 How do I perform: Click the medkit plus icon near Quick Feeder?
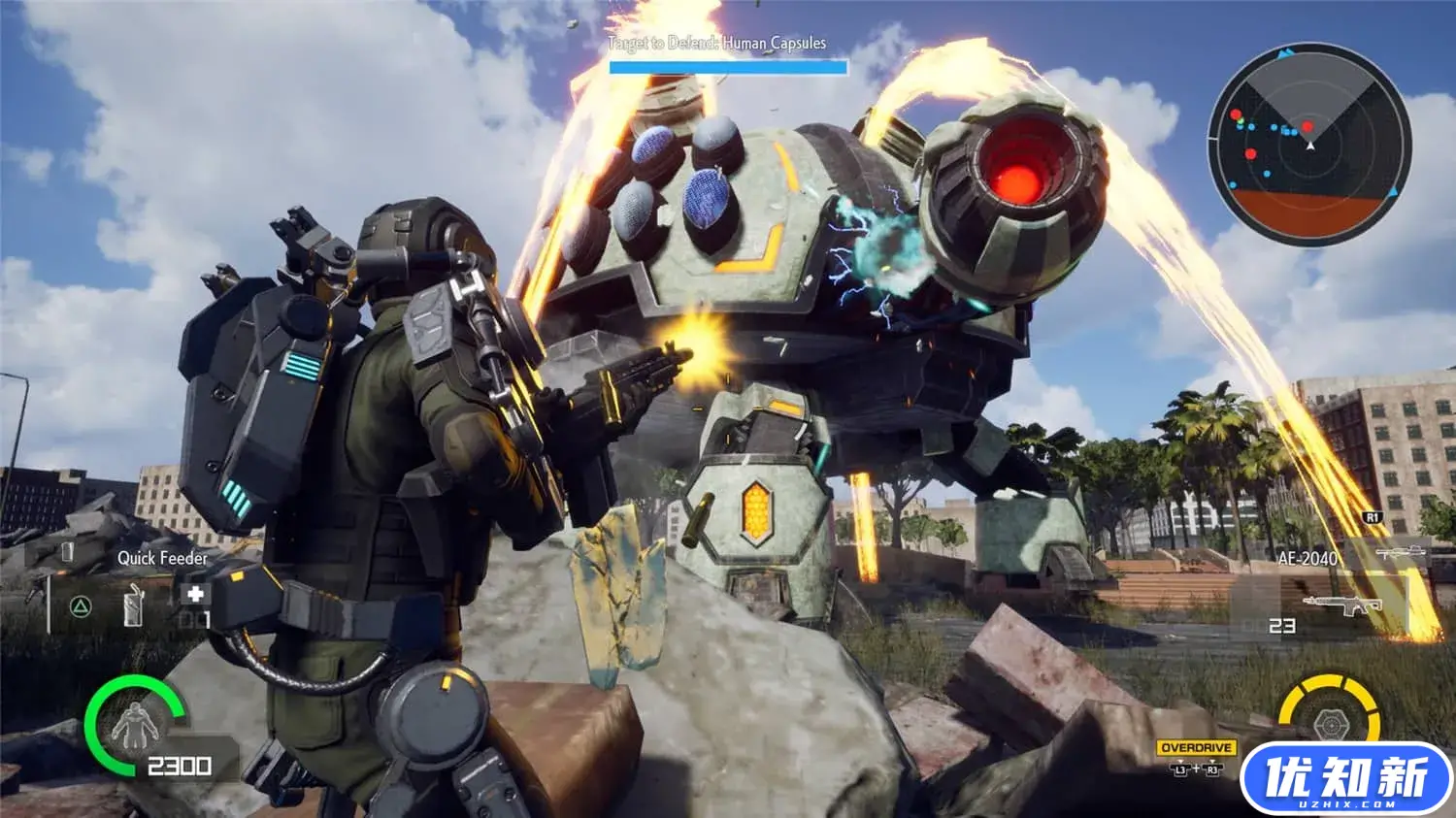point(197,593)
